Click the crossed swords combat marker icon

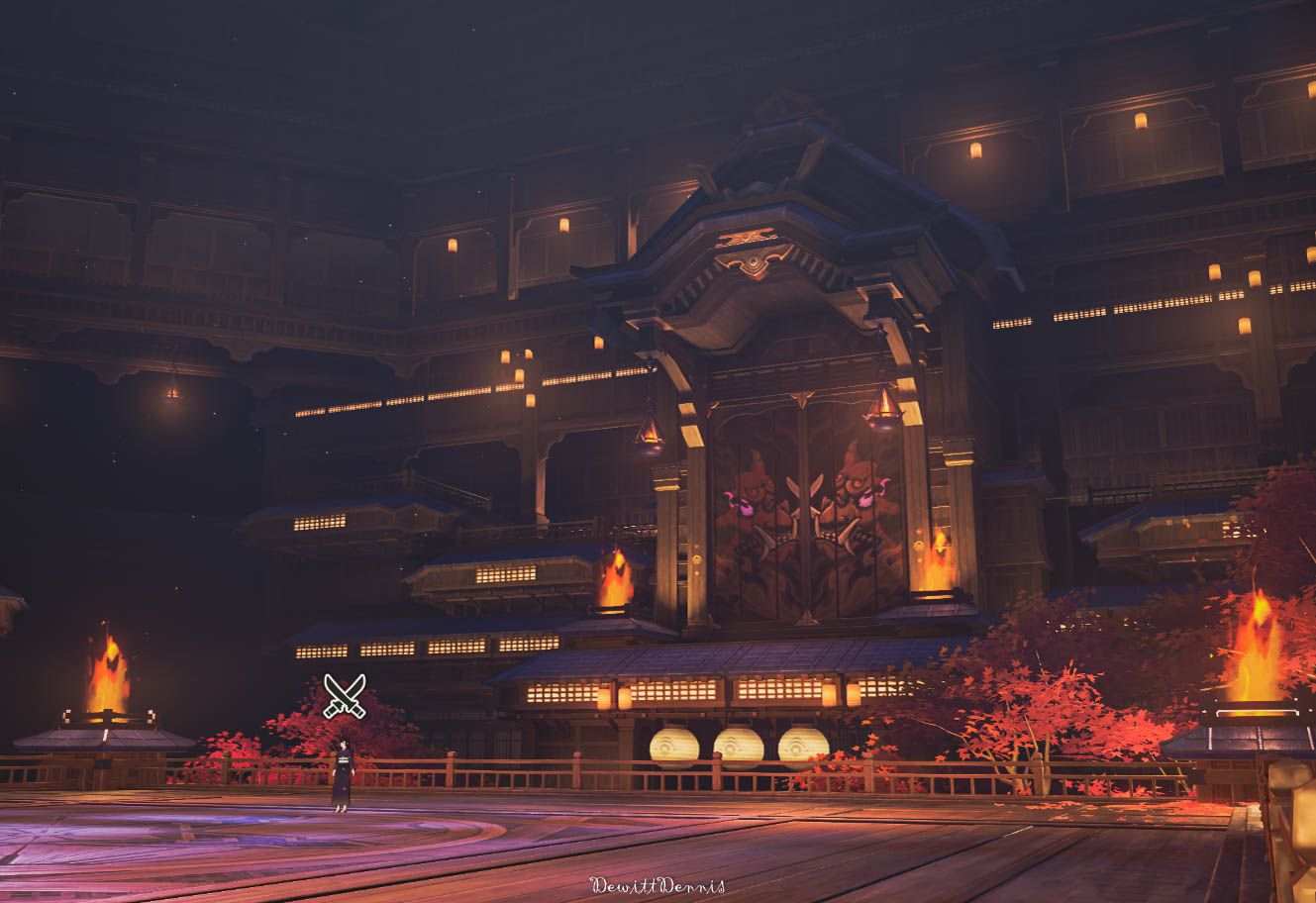345,695
